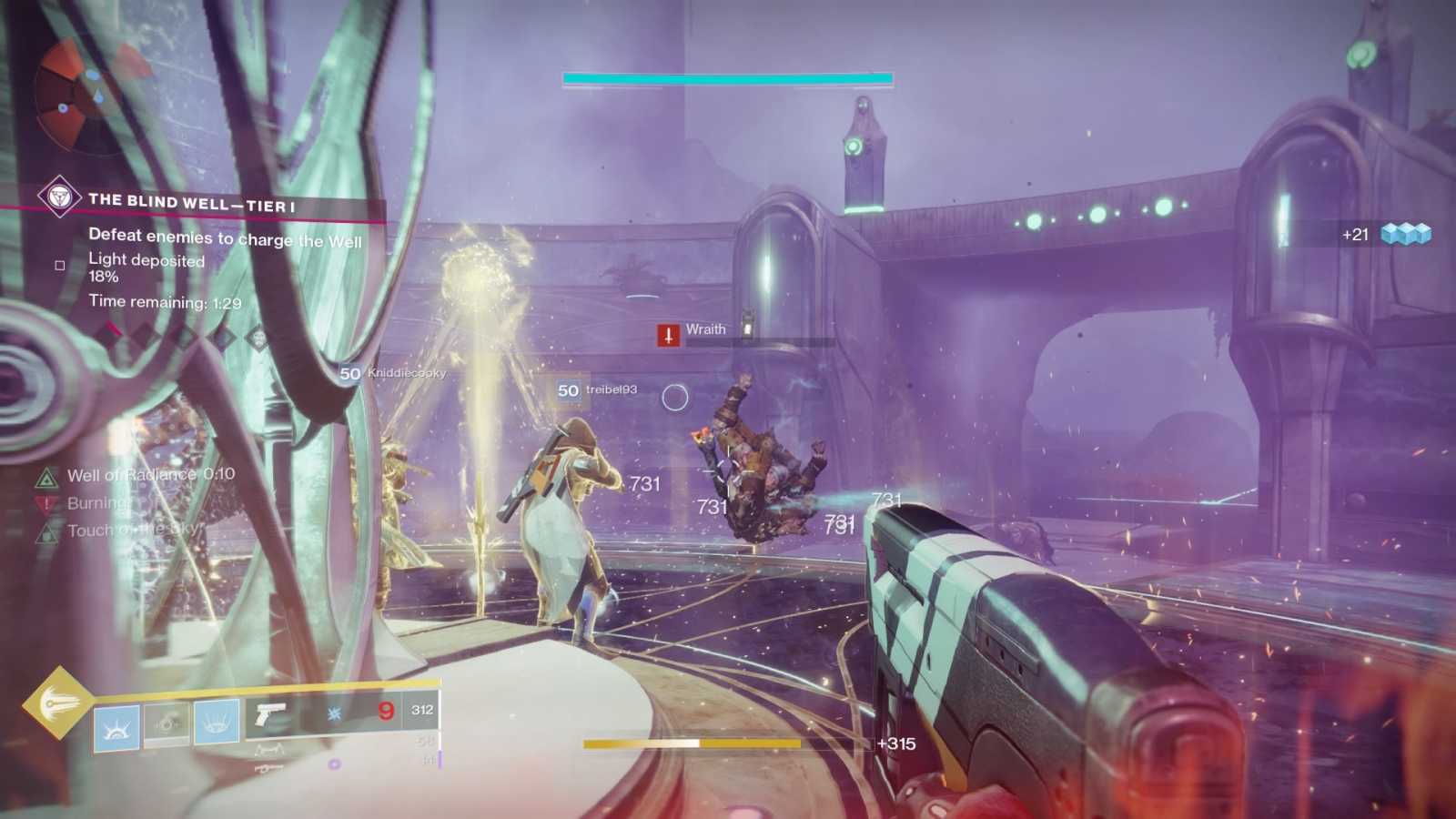Use the blue class ability icon beside the super
The image size is (1456, 819).
tap(116, 727)
